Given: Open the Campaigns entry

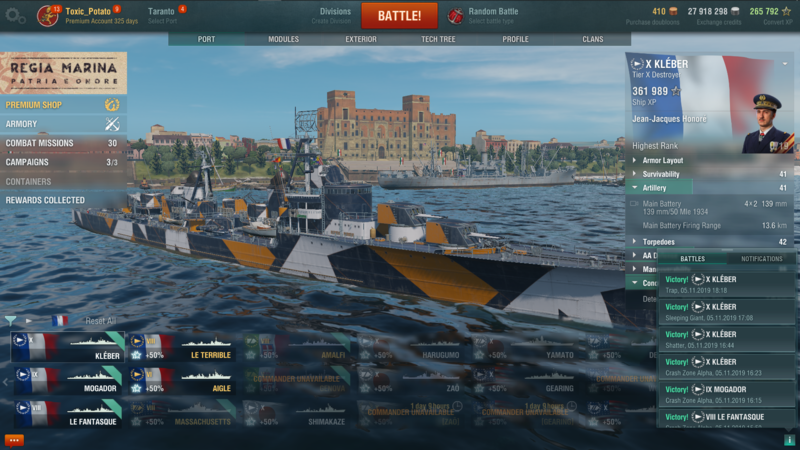Looking at the screenshot, I should 28,162.
